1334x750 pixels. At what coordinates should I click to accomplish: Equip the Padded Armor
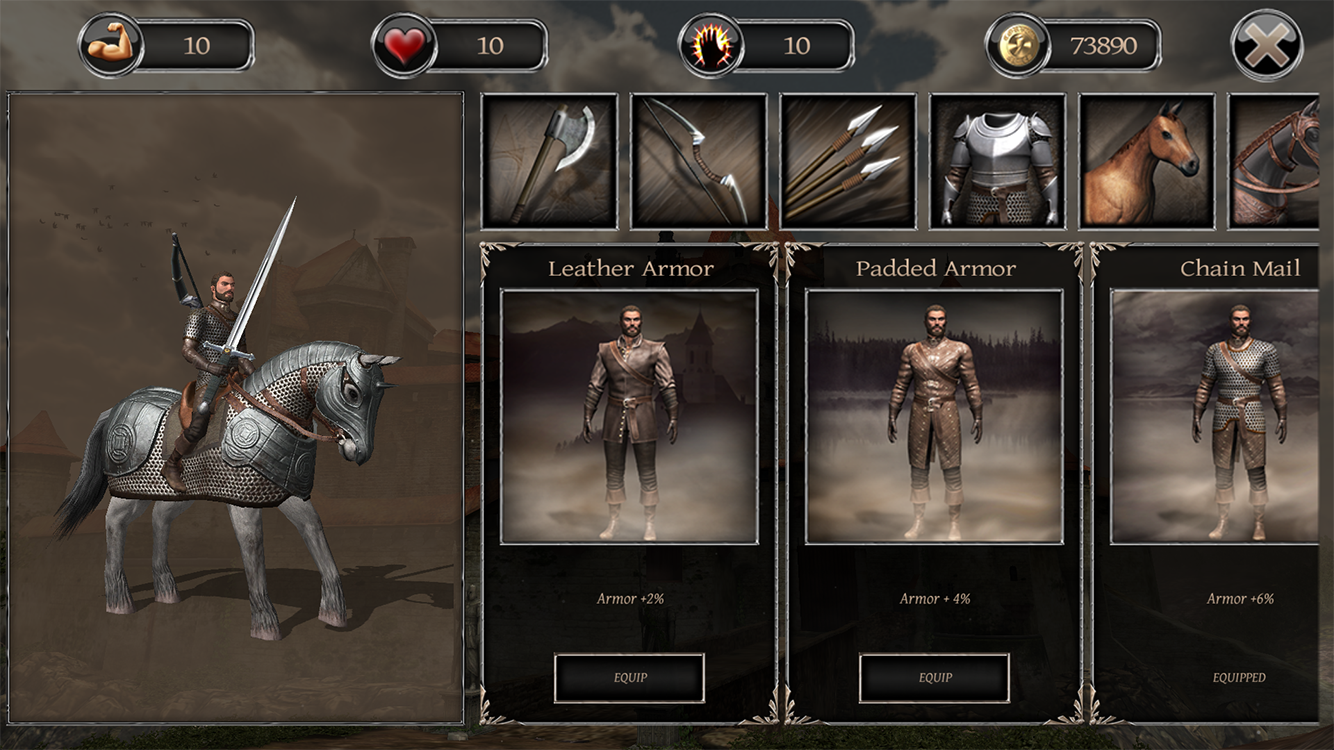coord(935,676)
